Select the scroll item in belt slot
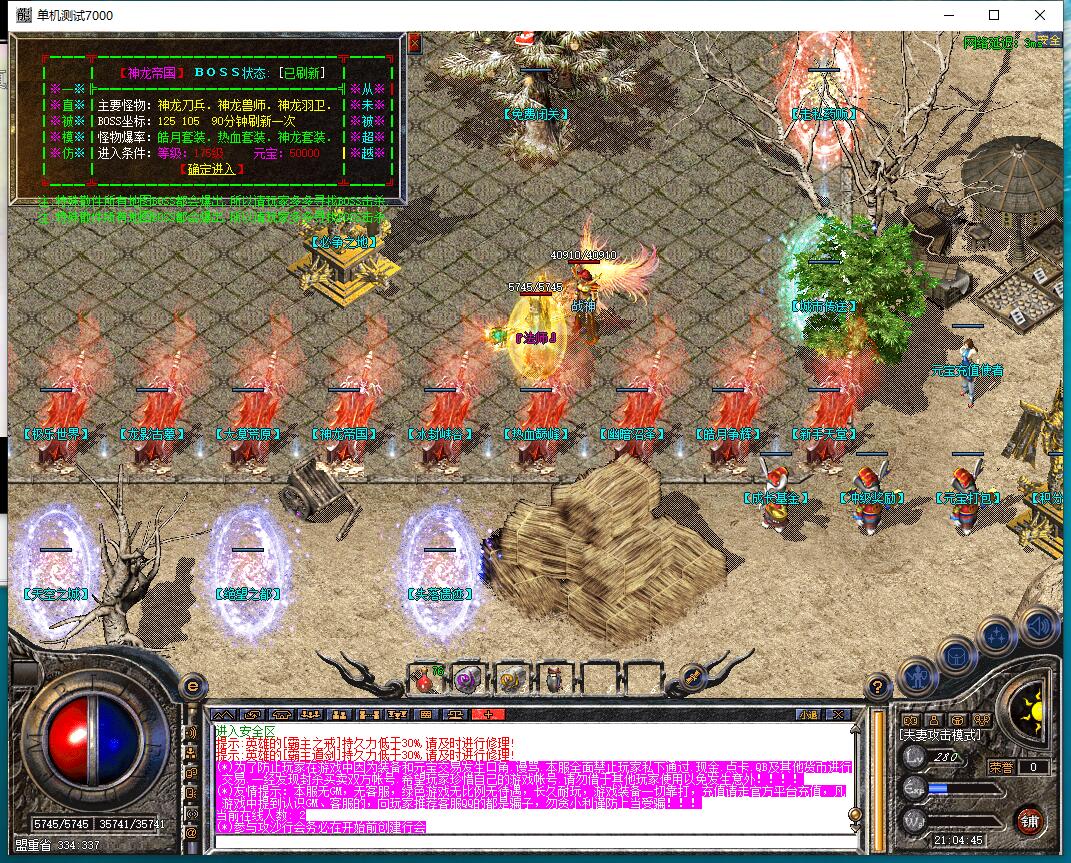Viewport: 1071px width, 863px height. (509, 678)
